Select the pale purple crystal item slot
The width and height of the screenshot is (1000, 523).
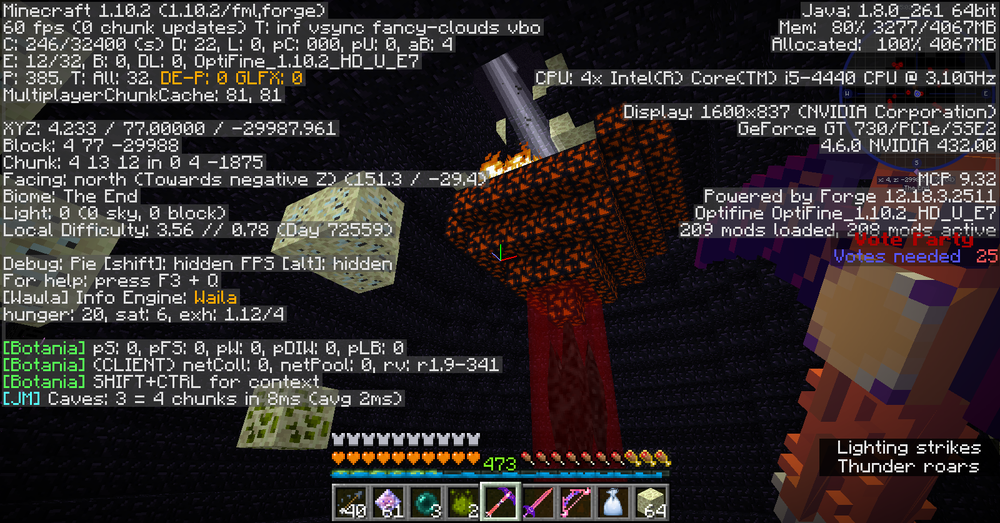(387, 501)
